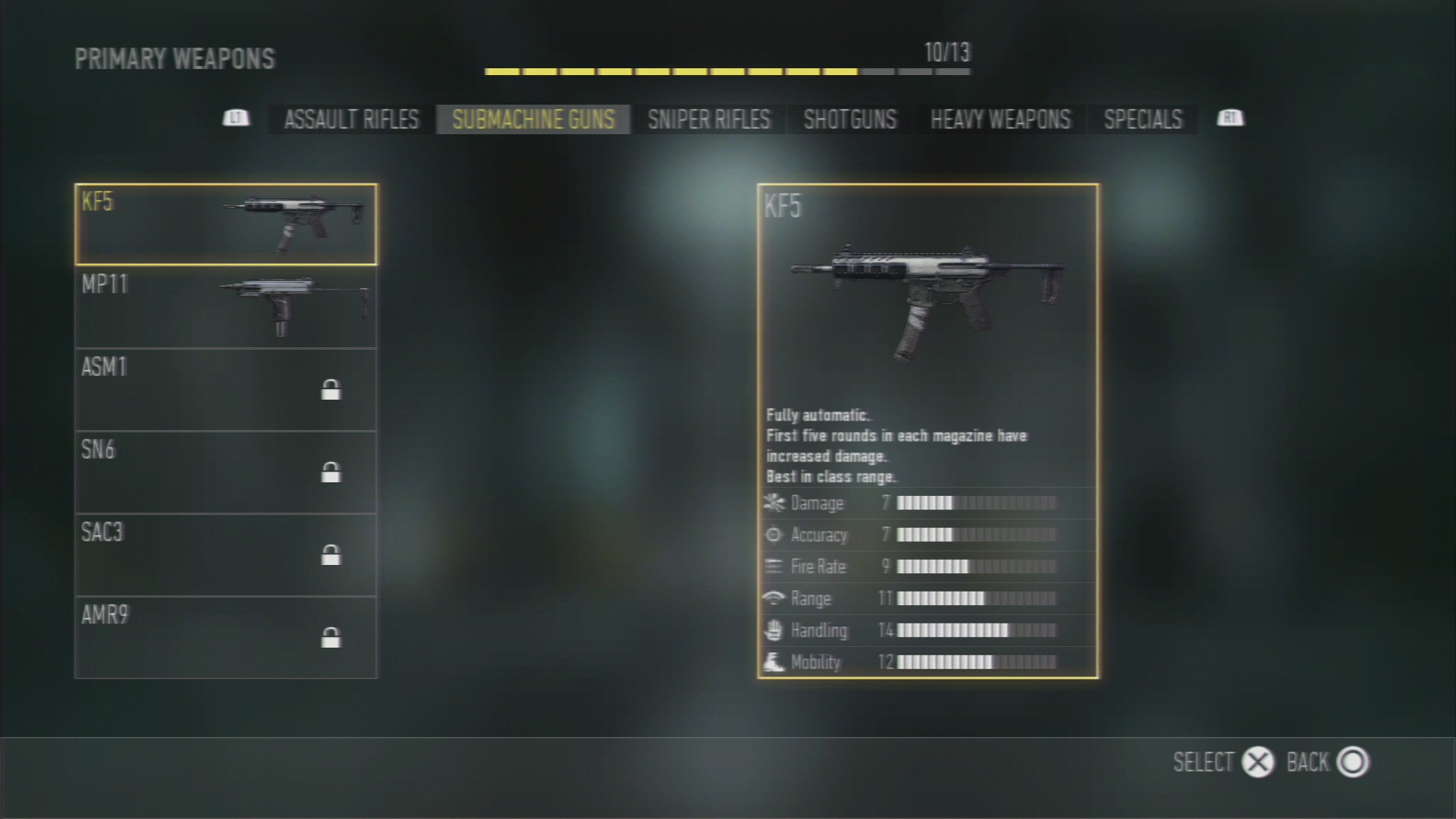Choose the KF5 submachine gun

pos(226,224)
